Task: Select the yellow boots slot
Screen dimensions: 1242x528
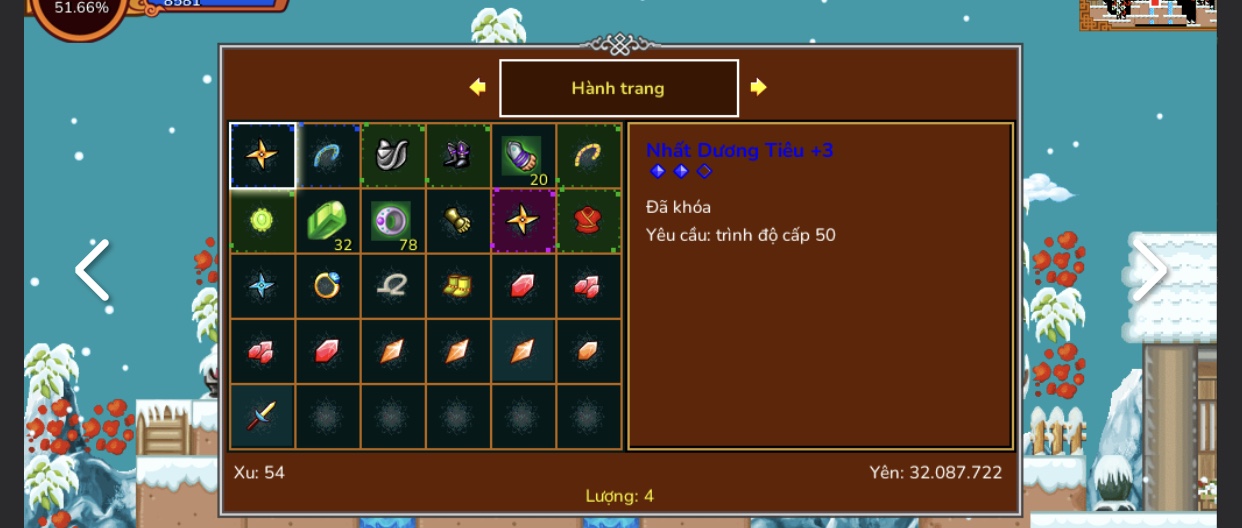Action: click(x=457, y=286)
